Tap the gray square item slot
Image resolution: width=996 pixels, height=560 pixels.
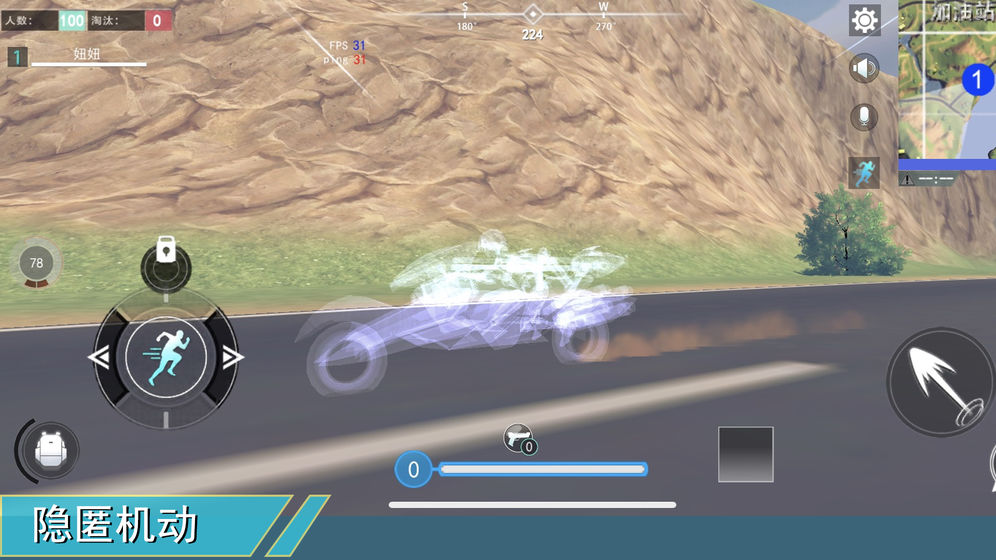[746, 454]
